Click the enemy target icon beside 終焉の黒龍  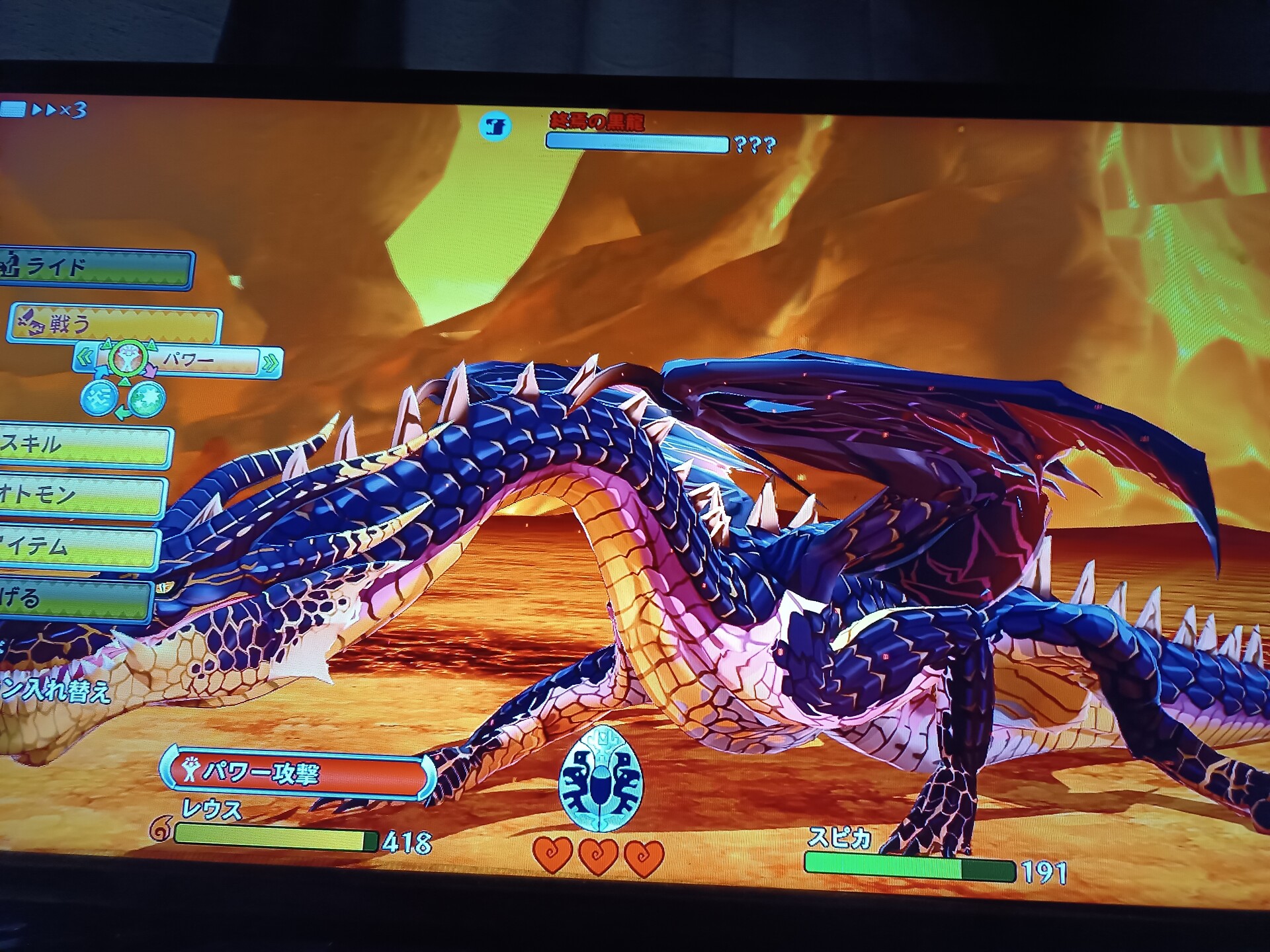(495, 126)
